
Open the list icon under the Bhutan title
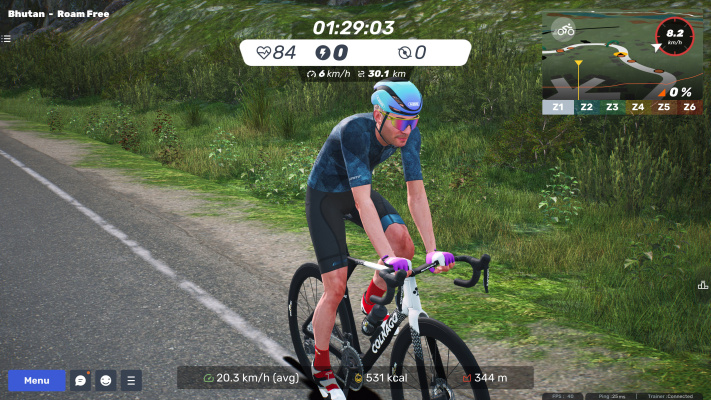click(6, 39)
